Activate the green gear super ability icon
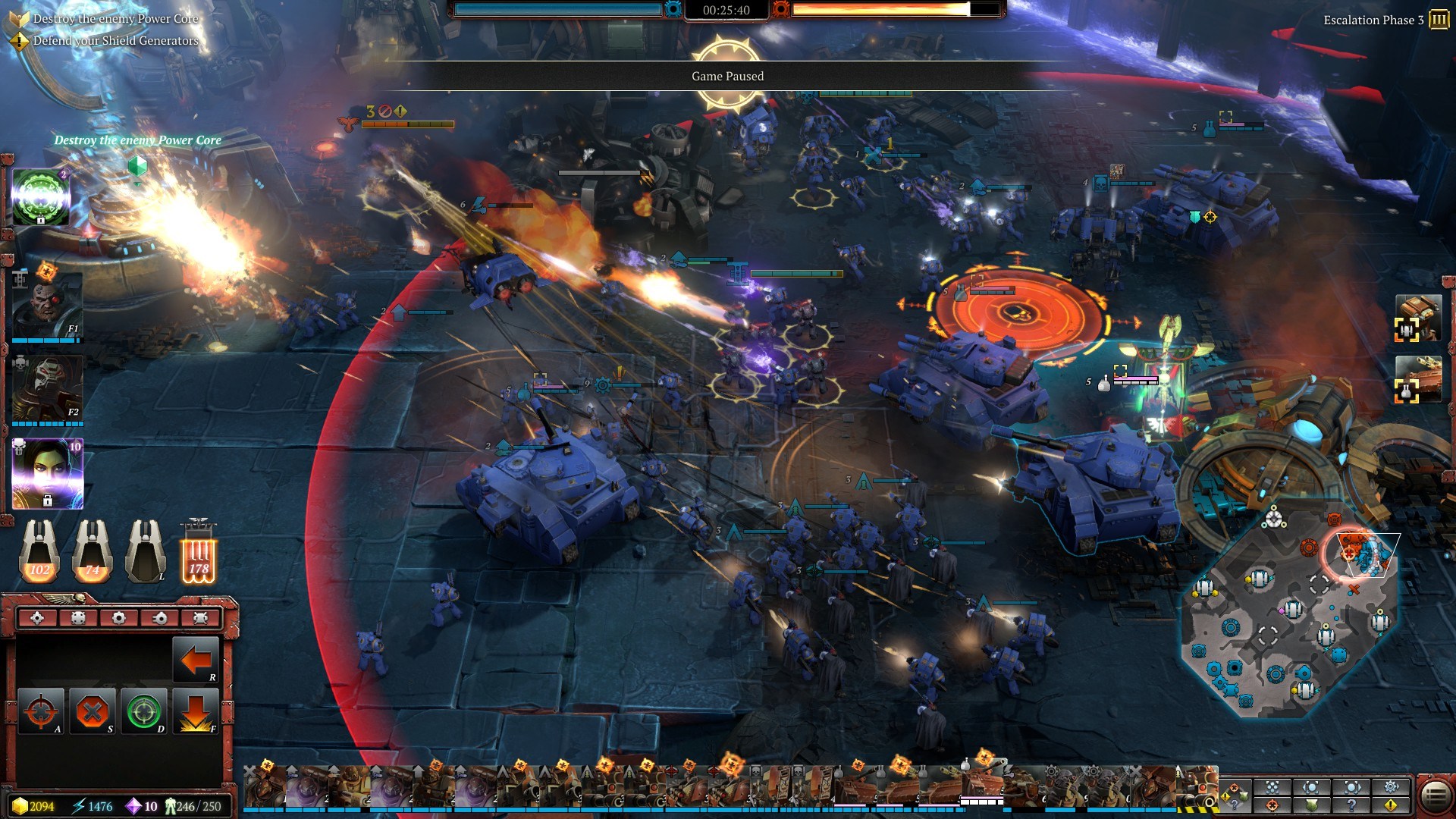The height and width of the screenshot is (819, 1456). [42, 196]
